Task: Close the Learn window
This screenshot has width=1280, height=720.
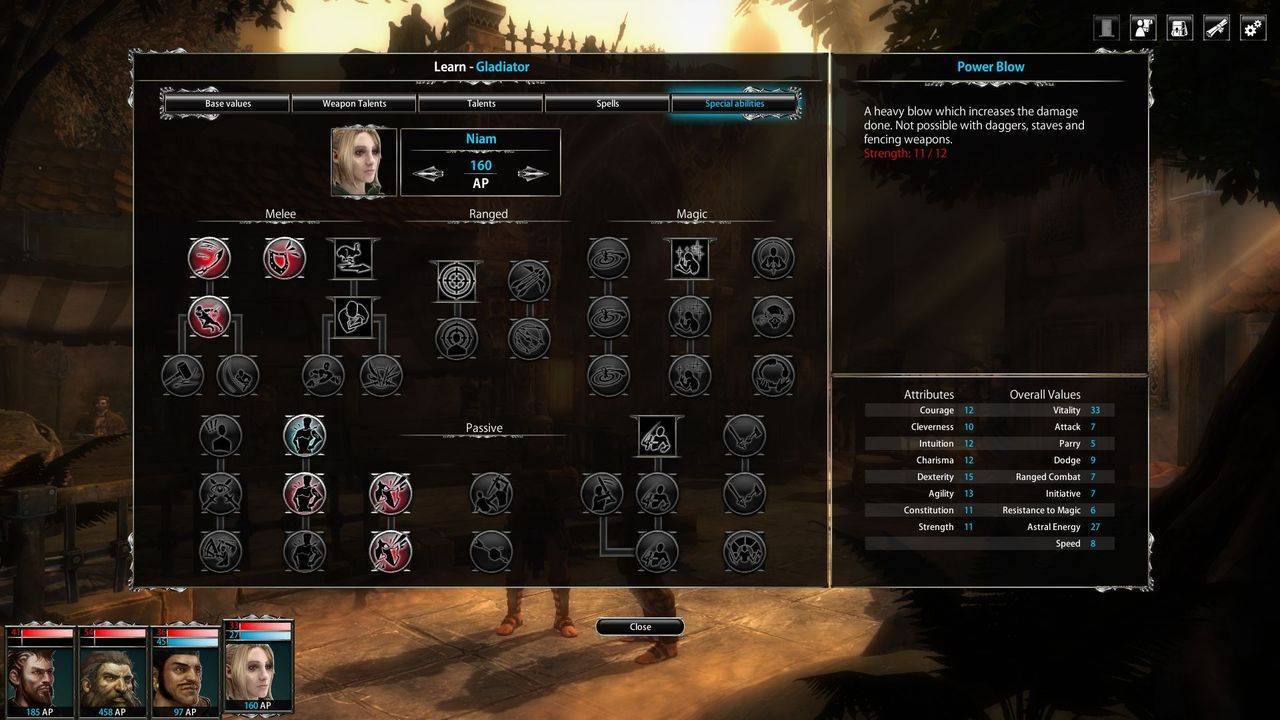Action: pos(640,627)
